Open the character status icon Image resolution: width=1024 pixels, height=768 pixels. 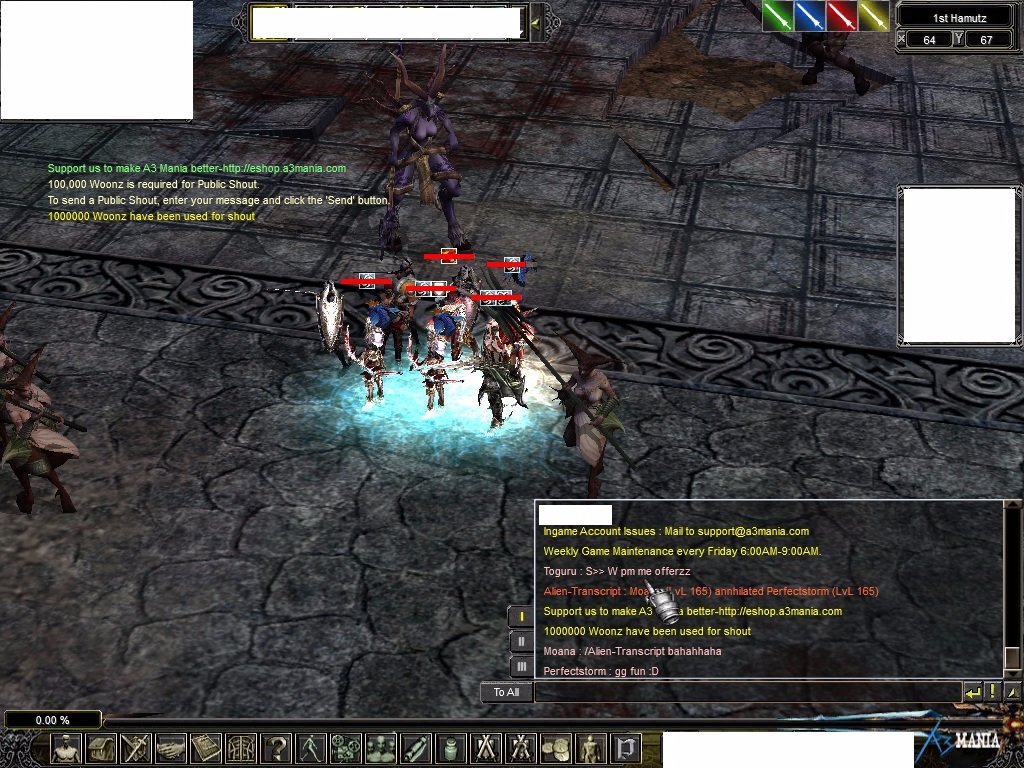(66, 748)
